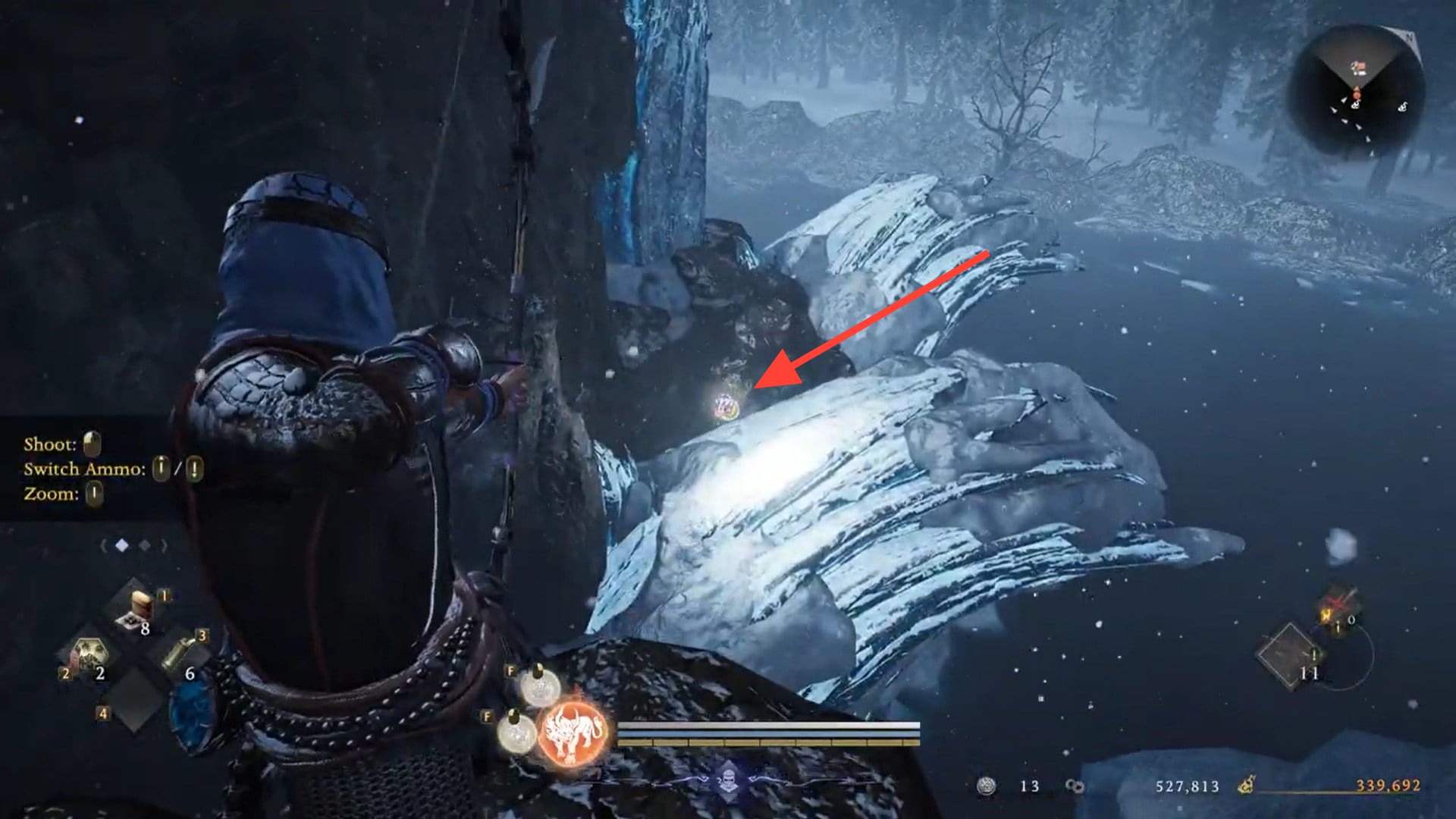Select the dimmed second diamond in the carousel
This screenshot has height=819, width=1456.
[144, 545]
